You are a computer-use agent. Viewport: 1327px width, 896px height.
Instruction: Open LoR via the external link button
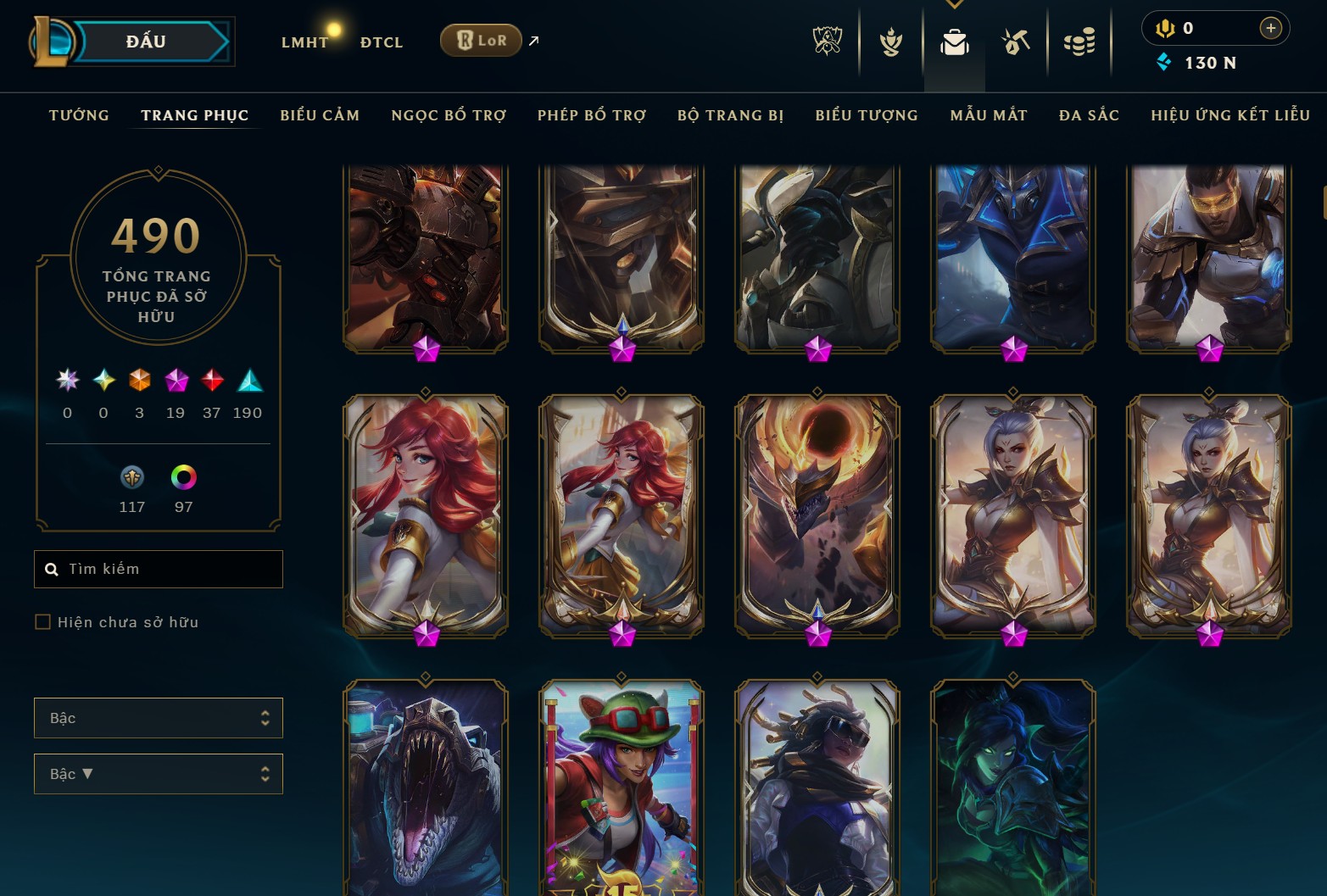pos(532,40)
